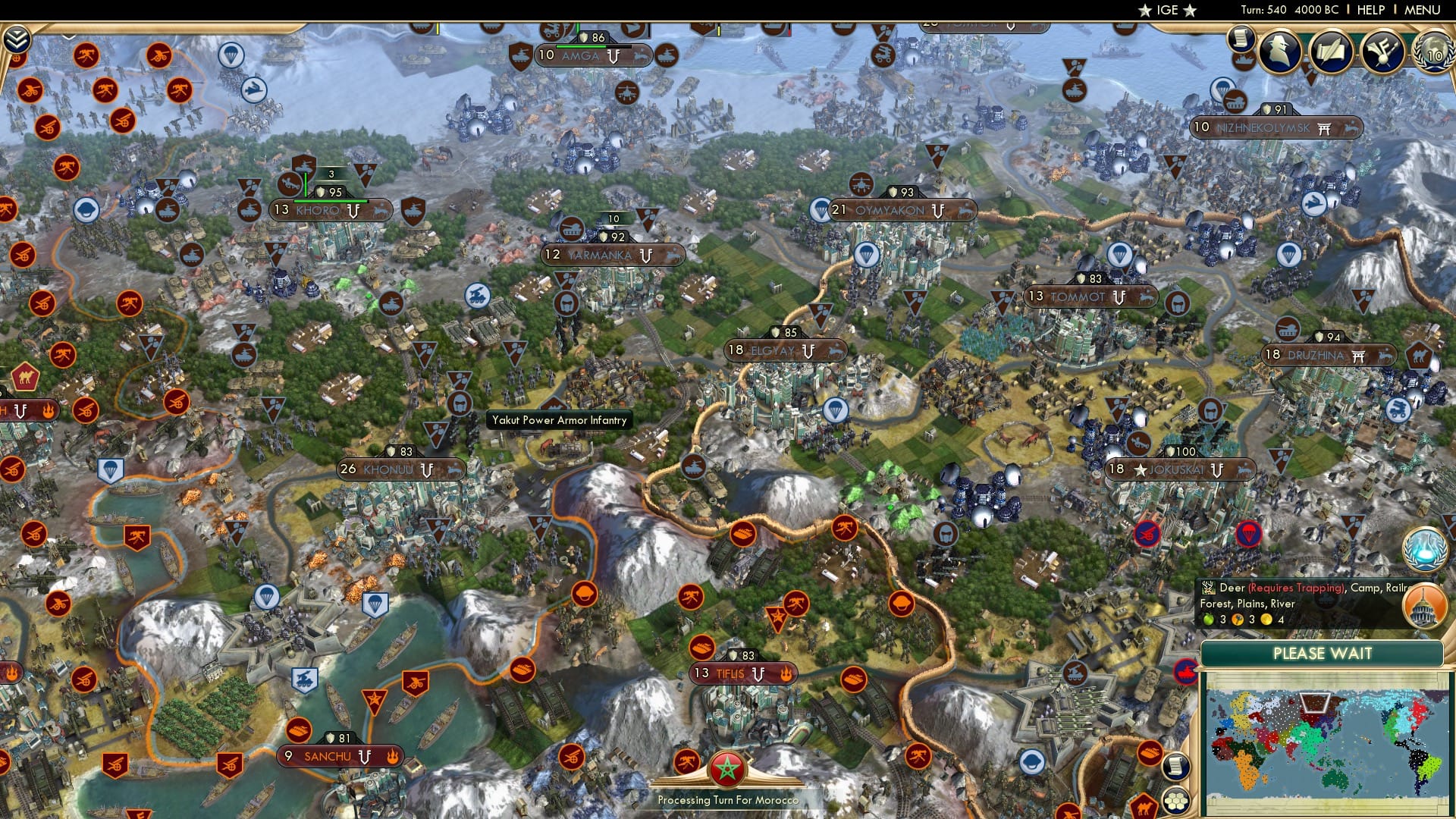Expand the small chevron under the top bar
Screen dimensions: 1456x819
68,36
